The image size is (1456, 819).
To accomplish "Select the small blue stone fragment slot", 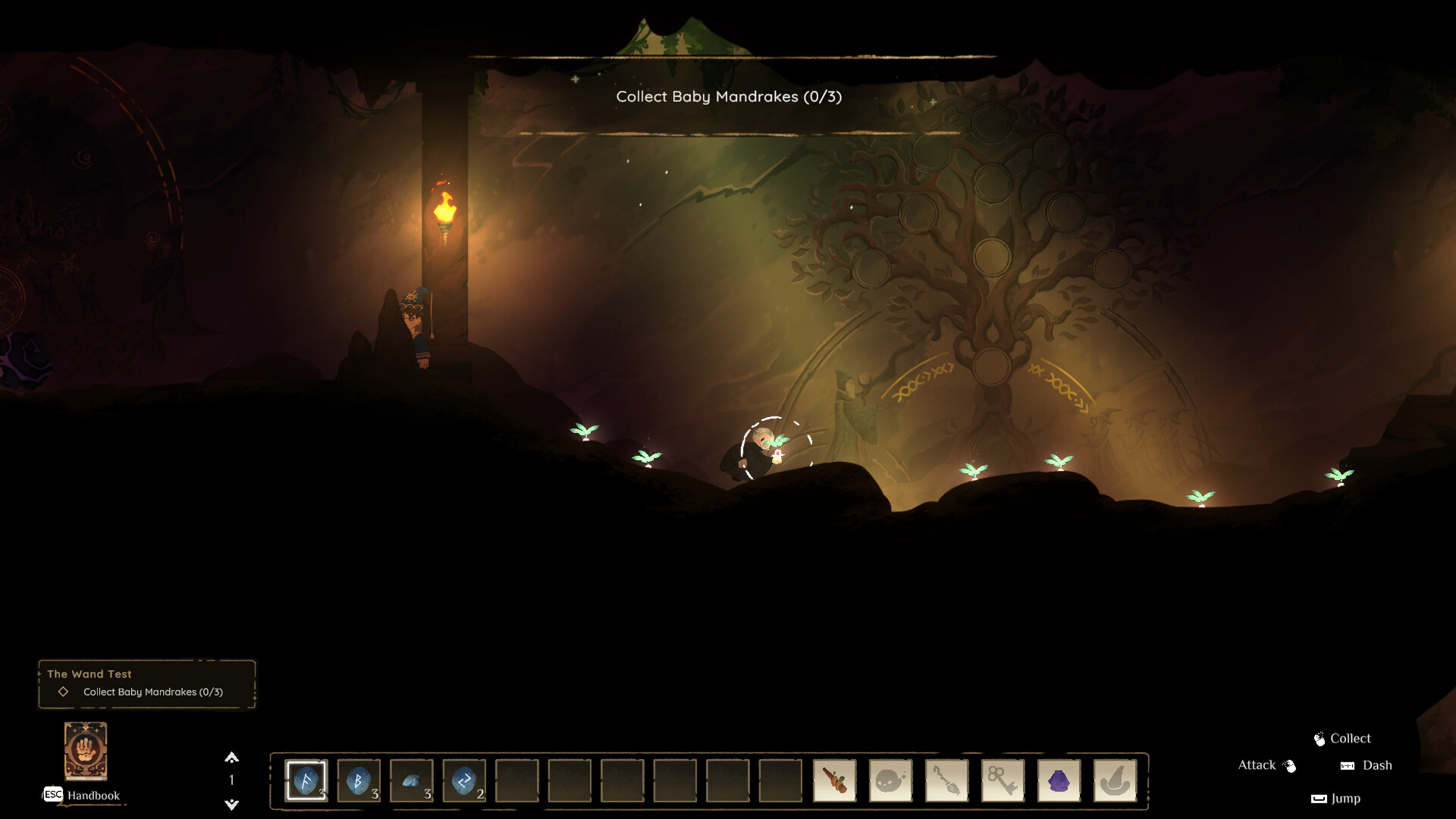I will (412, 780).
